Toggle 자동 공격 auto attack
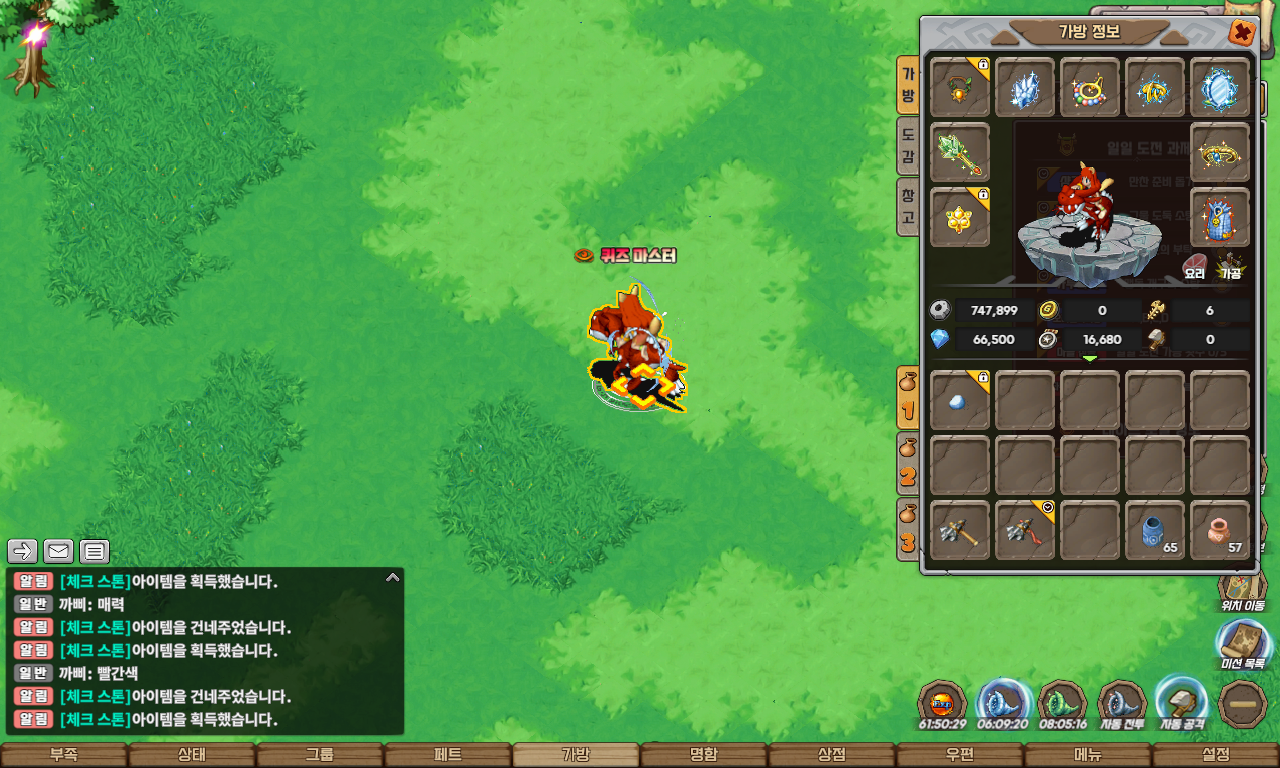This screenshot has height=768, width=1280. tap(1180, 701)
